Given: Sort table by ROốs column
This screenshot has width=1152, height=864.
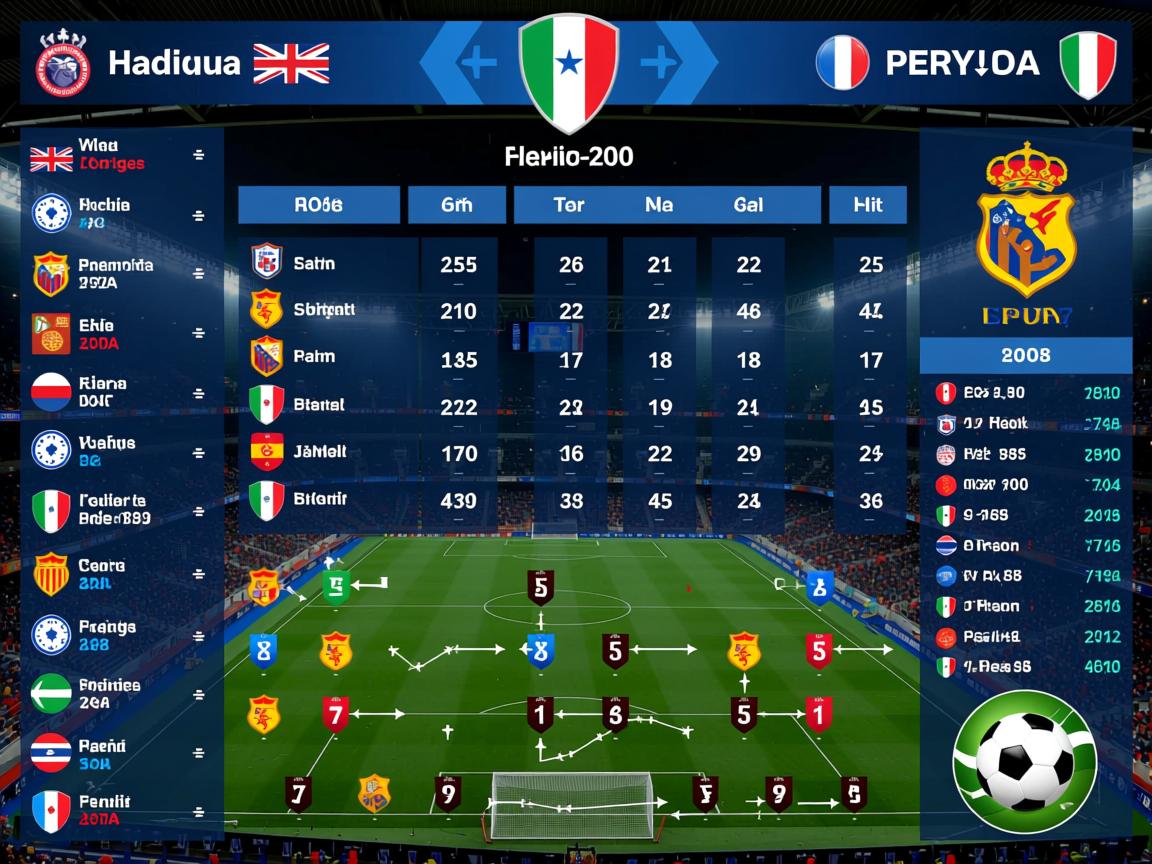Looking at the screenshot, I should pyautogui.click(x=319, y=205).
